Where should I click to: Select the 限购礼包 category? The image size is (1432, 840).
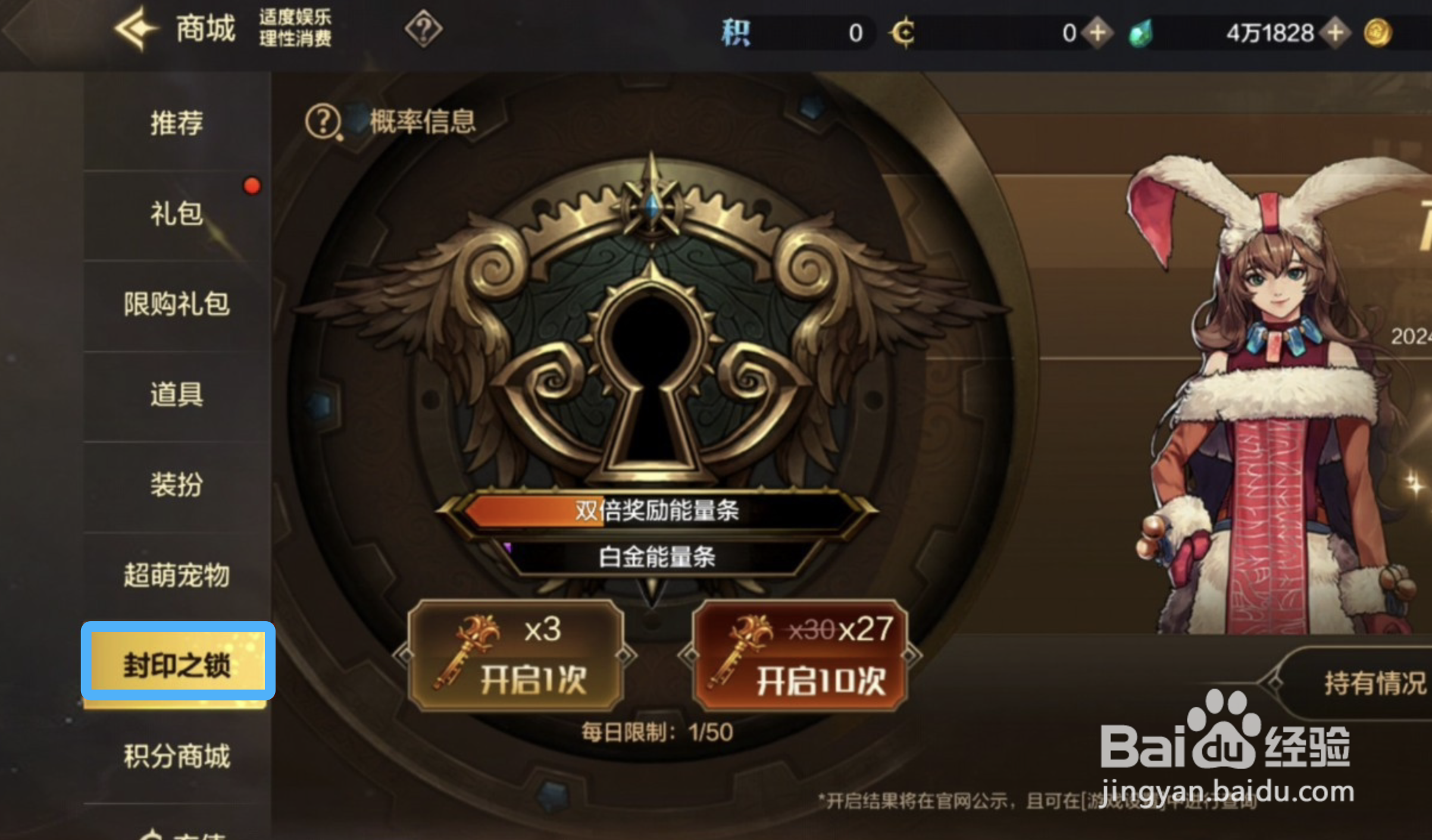tap(175, 303)
